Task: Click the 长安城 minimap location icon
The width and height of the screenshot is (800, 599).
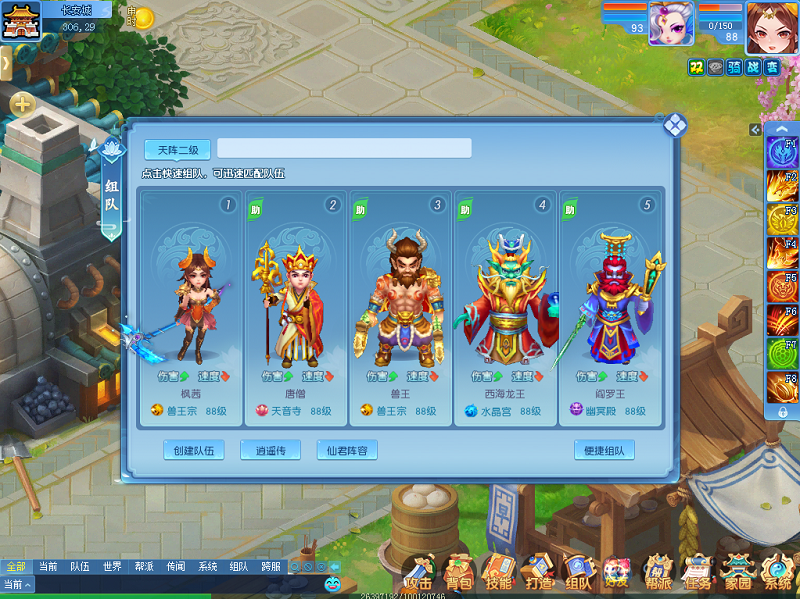Action: coord(19,20)
